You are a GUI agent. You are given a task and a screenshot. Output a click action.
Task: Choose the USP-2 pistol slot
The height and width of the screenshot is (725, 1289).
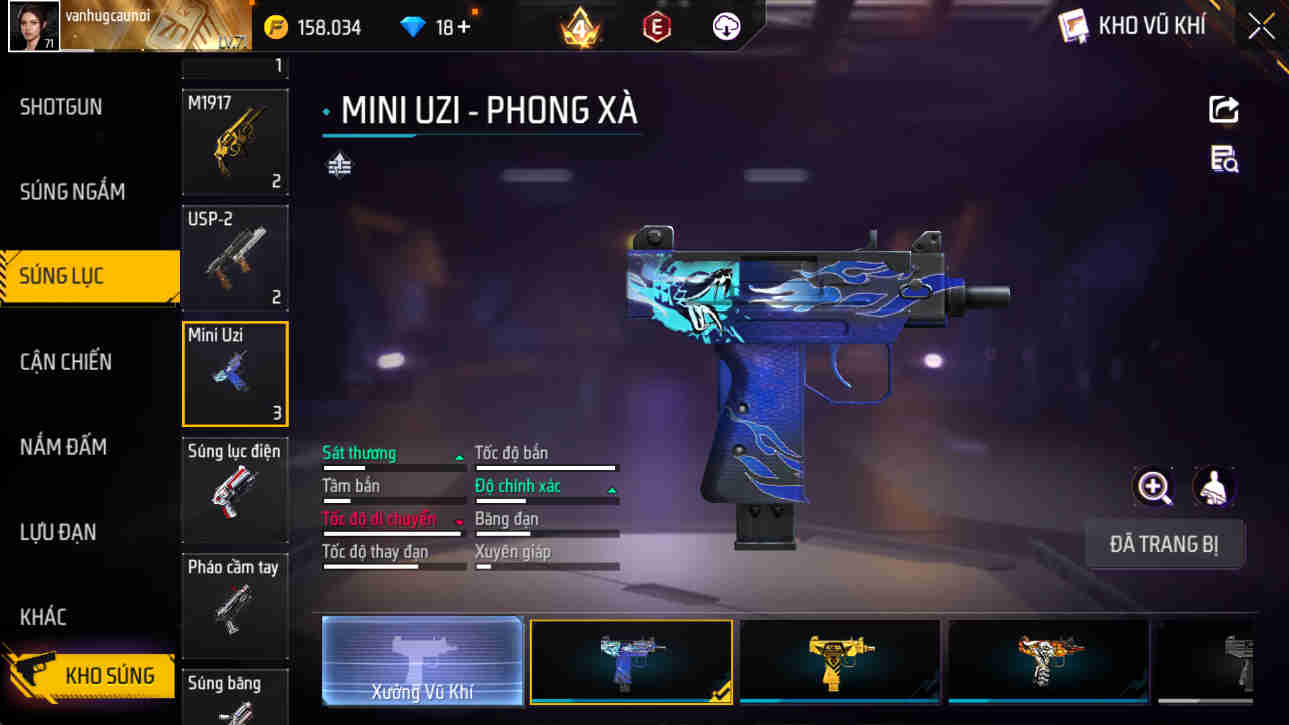point(235,257)
